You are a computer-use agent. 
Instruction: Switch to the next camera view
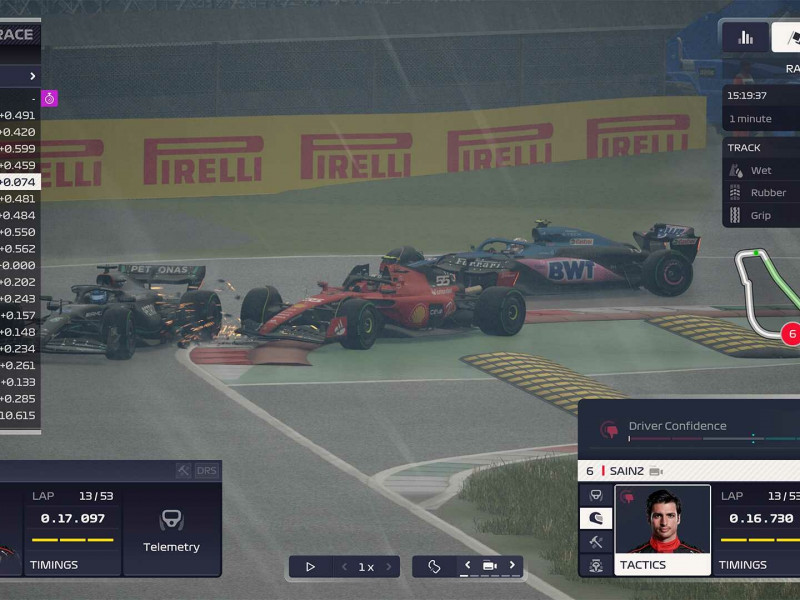[x=512, y=566]
